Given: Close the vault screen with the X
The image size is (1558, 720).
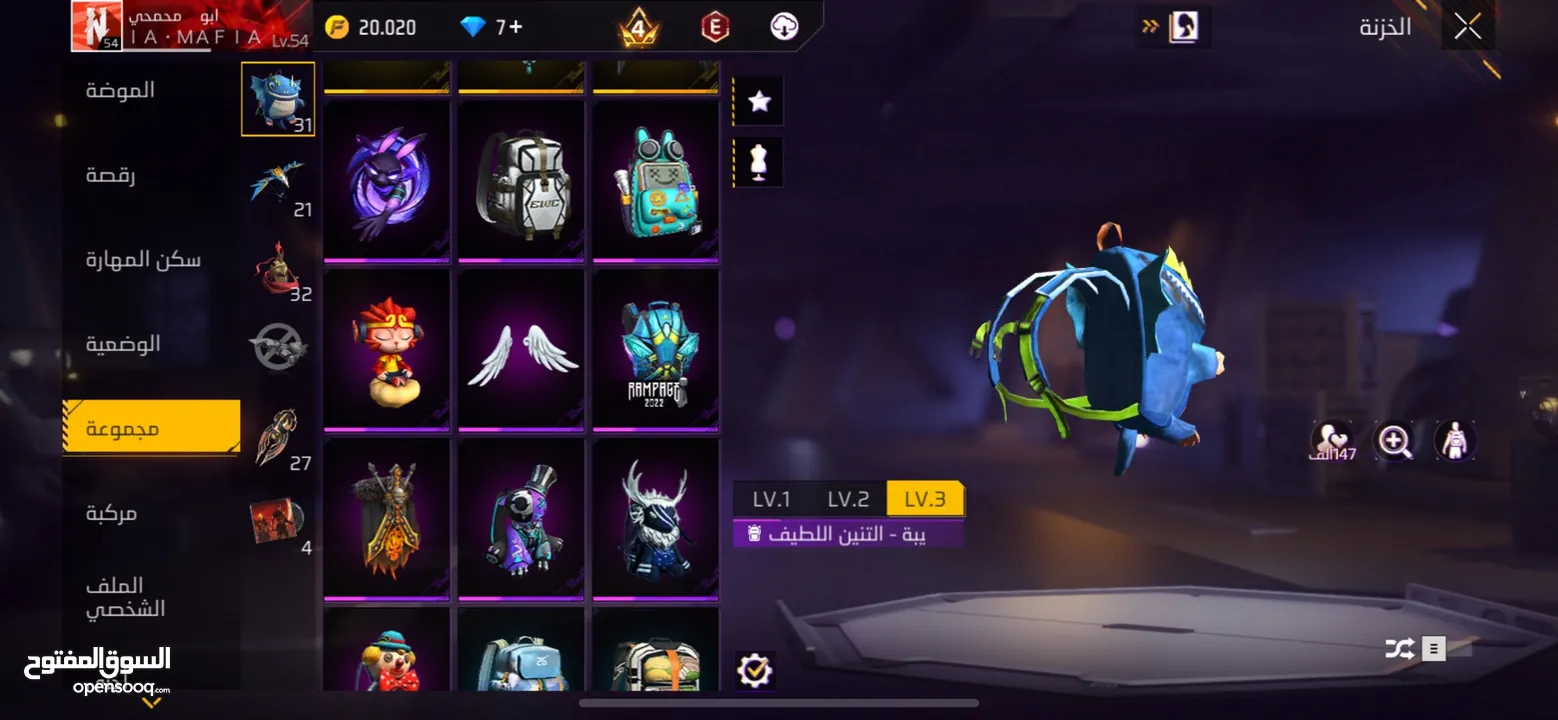Looking at the screenshot, I should click(1467, 27).
